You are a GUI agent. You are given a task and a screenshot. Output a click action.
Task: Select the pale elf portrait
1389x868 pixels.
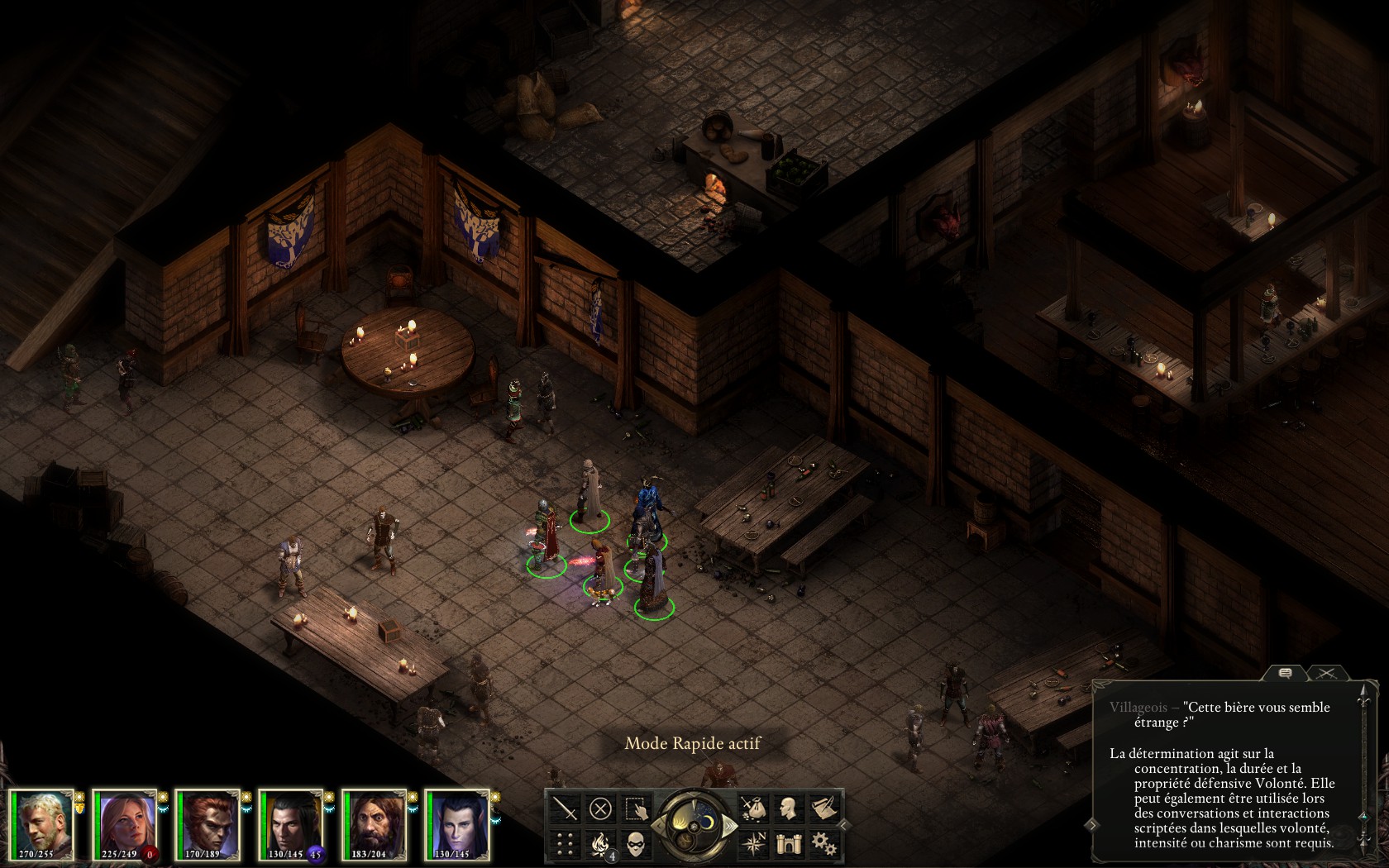(x=457, y=824)
